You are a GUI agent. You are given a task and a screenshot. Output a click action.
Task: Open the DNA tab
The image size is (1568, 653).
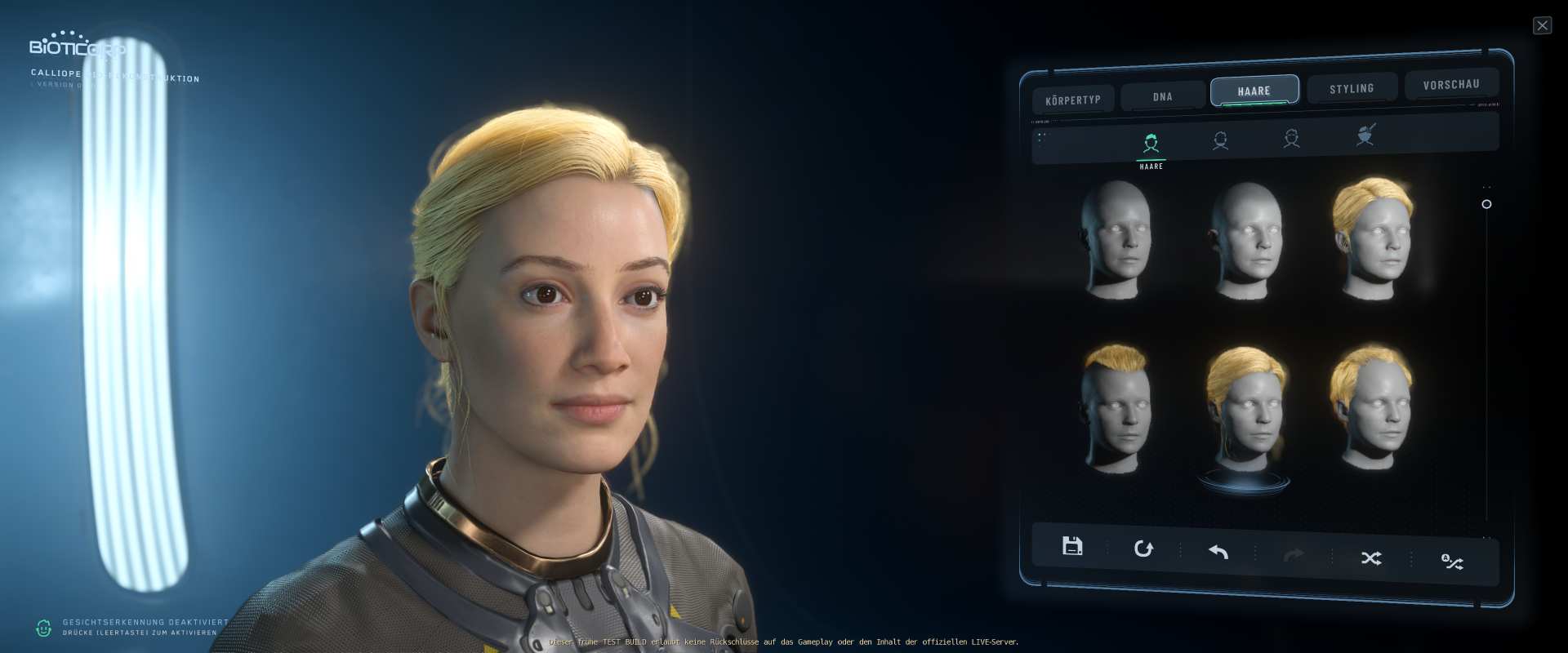point(1161,96)
